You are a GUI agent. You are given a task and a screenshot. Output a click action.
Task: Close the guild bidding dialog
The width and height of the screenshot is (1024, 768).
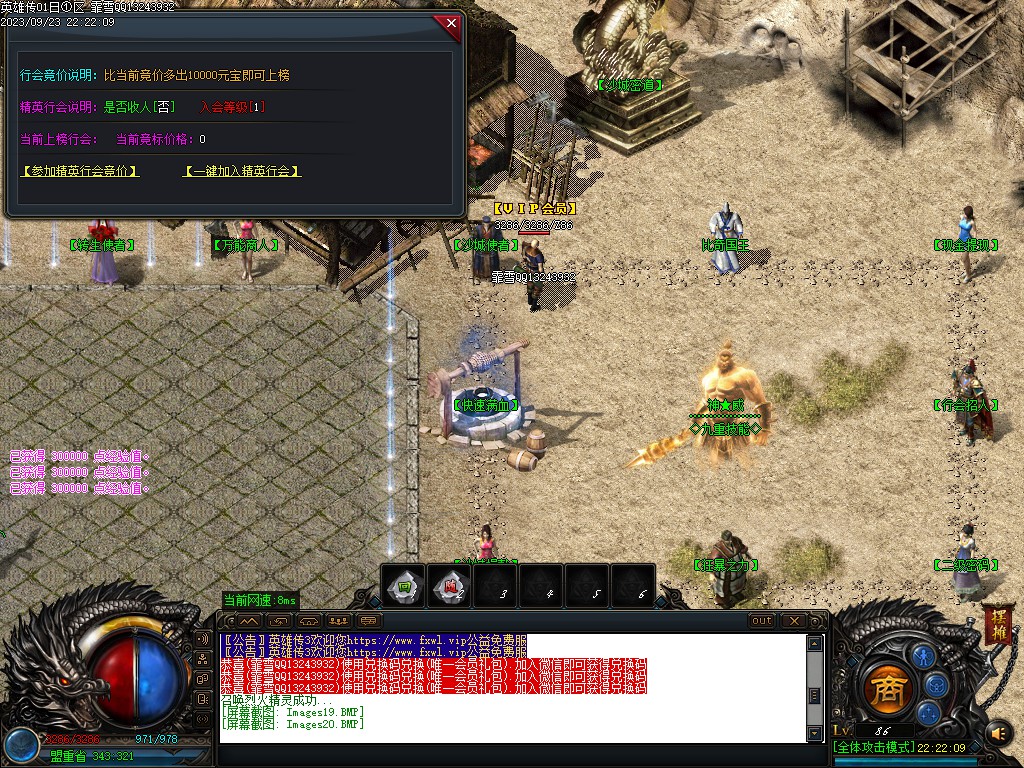(x=450, y=22)
